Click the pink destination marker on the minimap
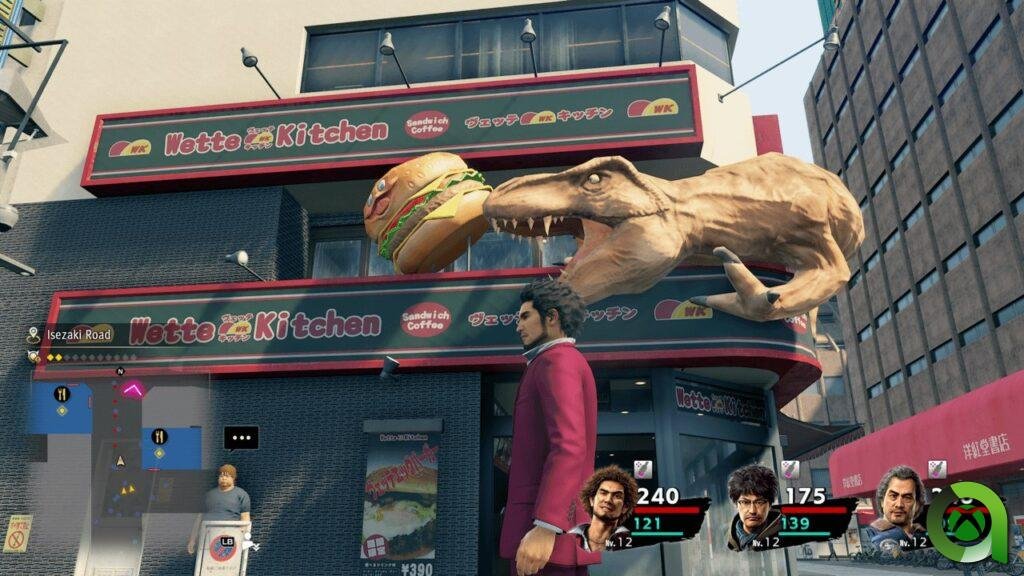This screenshot has height=576, width=1024. pos(132,388)
